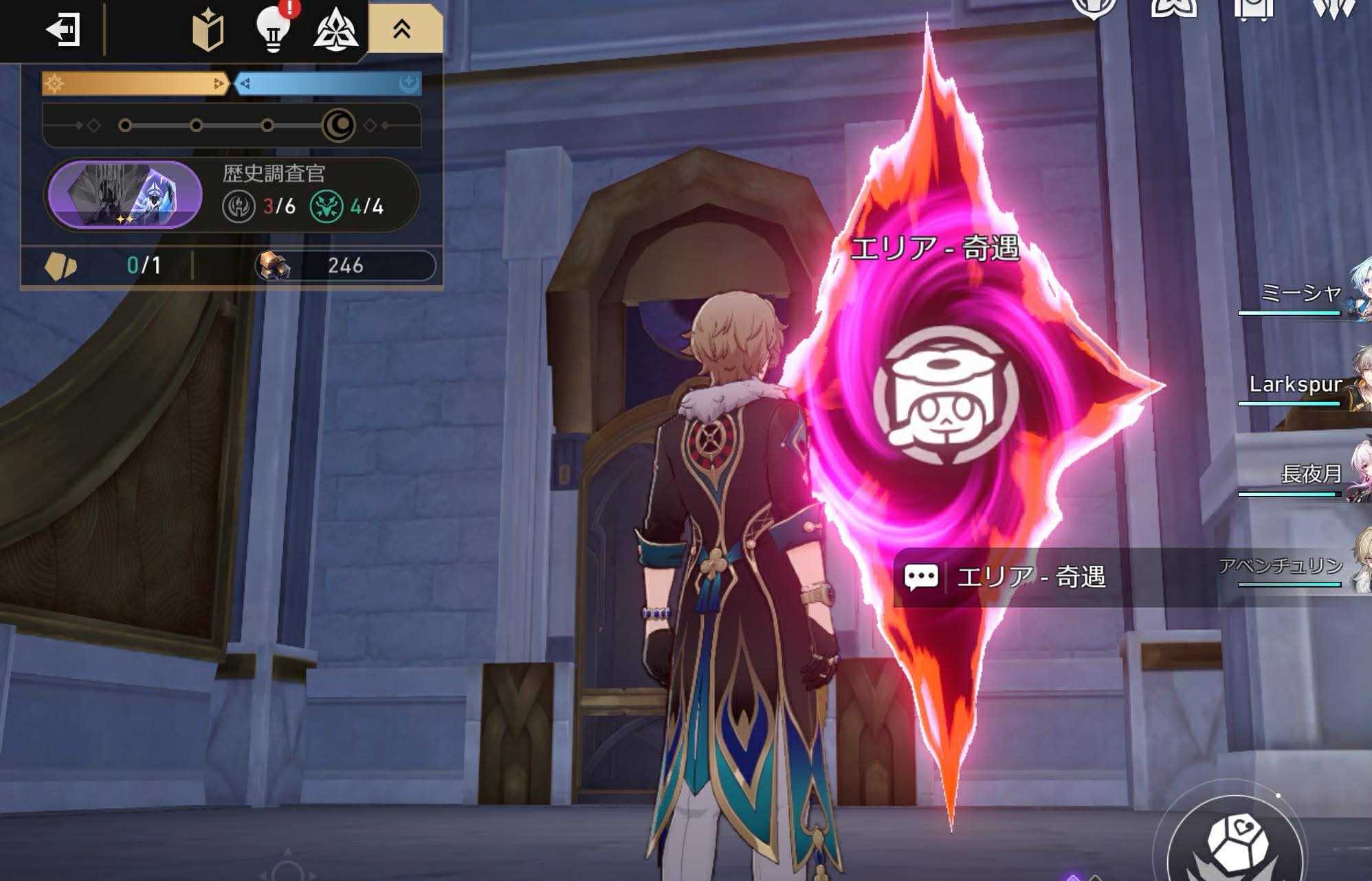The image size is (1372, 881).
Task: Click the exit door icon
Action: 63,30
